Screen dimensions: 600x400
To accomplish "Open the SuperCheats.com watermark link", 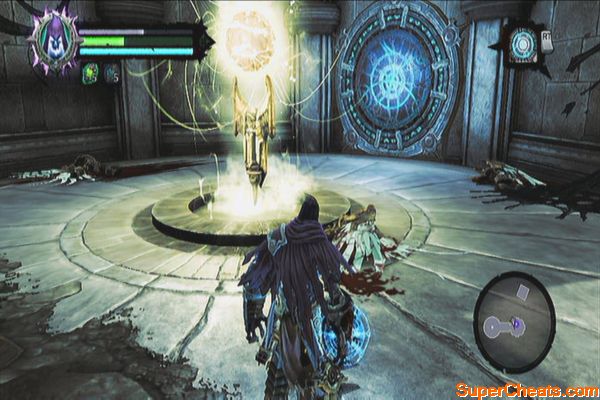I will [526, 389].
